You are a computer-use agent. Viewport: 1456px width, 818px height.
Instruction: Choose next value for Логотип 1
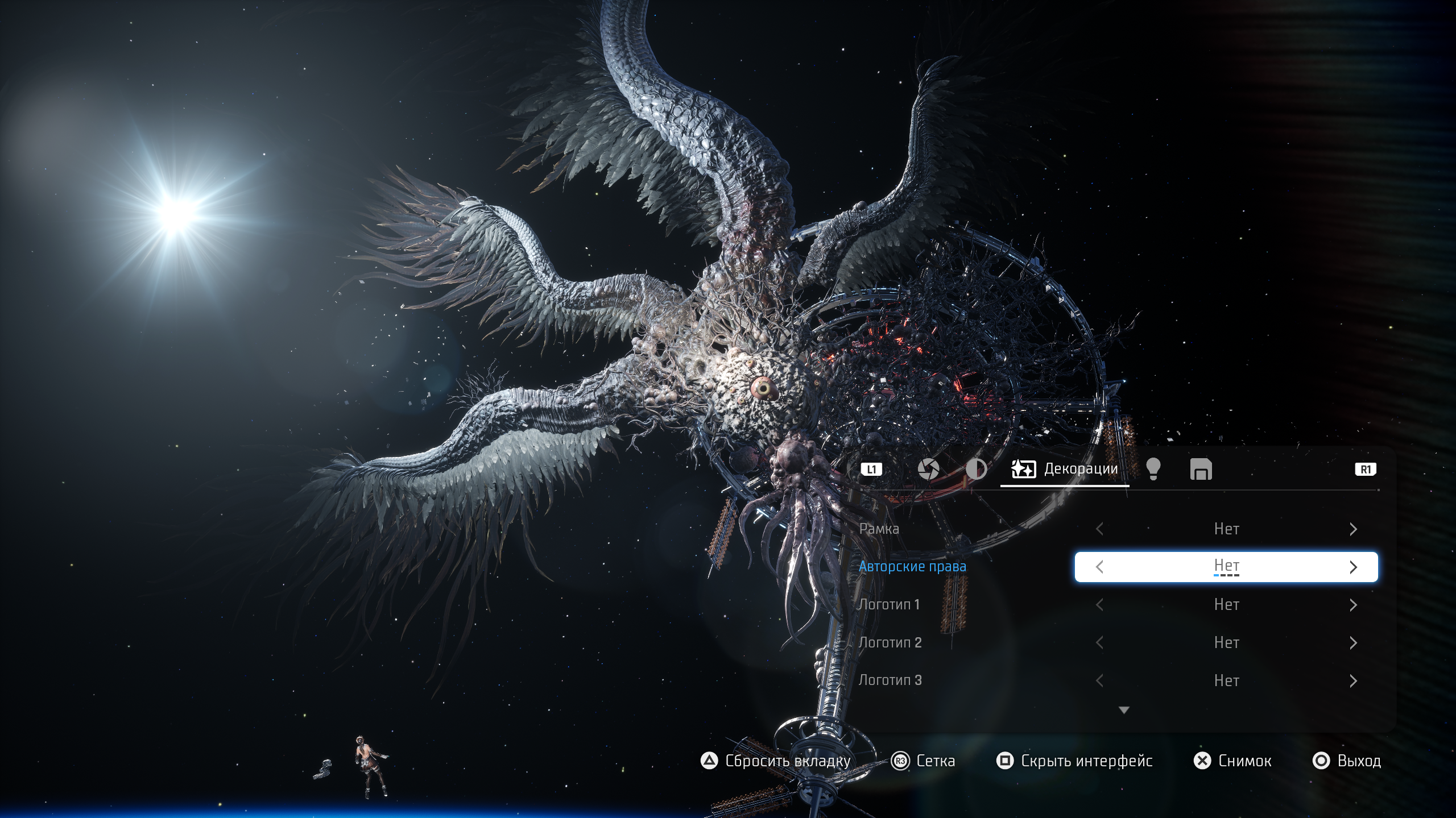coord(1353,605)
